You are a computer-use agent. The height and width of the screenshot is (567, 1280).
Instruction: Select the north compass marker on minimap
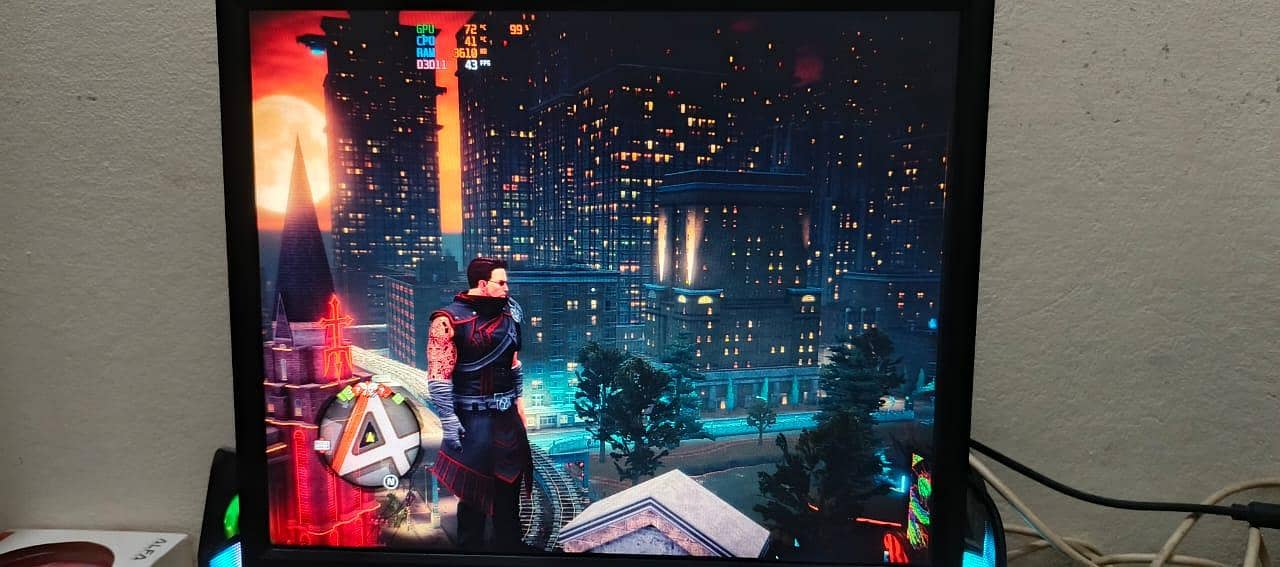(392, 480)
